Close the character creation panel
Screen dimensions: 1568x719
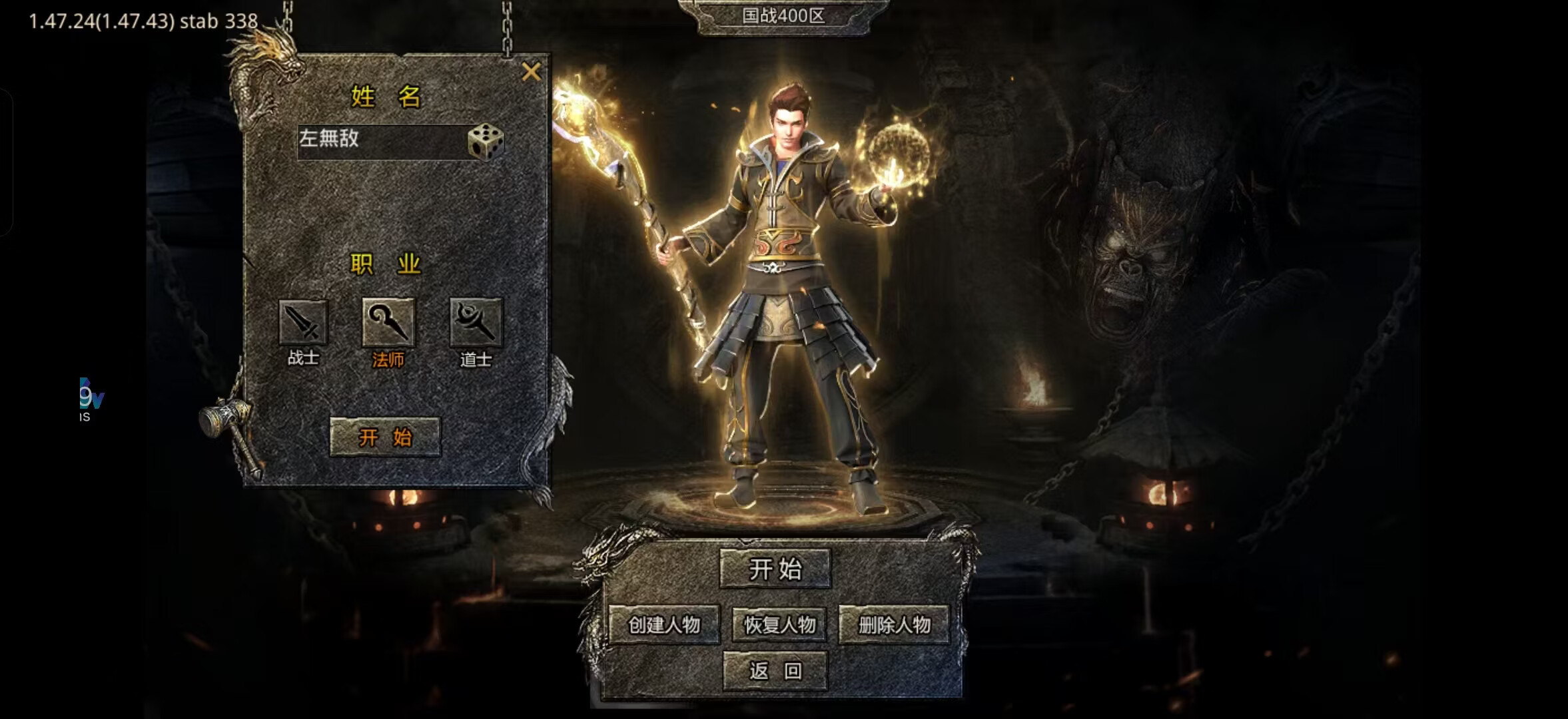[x=531, y=71]
